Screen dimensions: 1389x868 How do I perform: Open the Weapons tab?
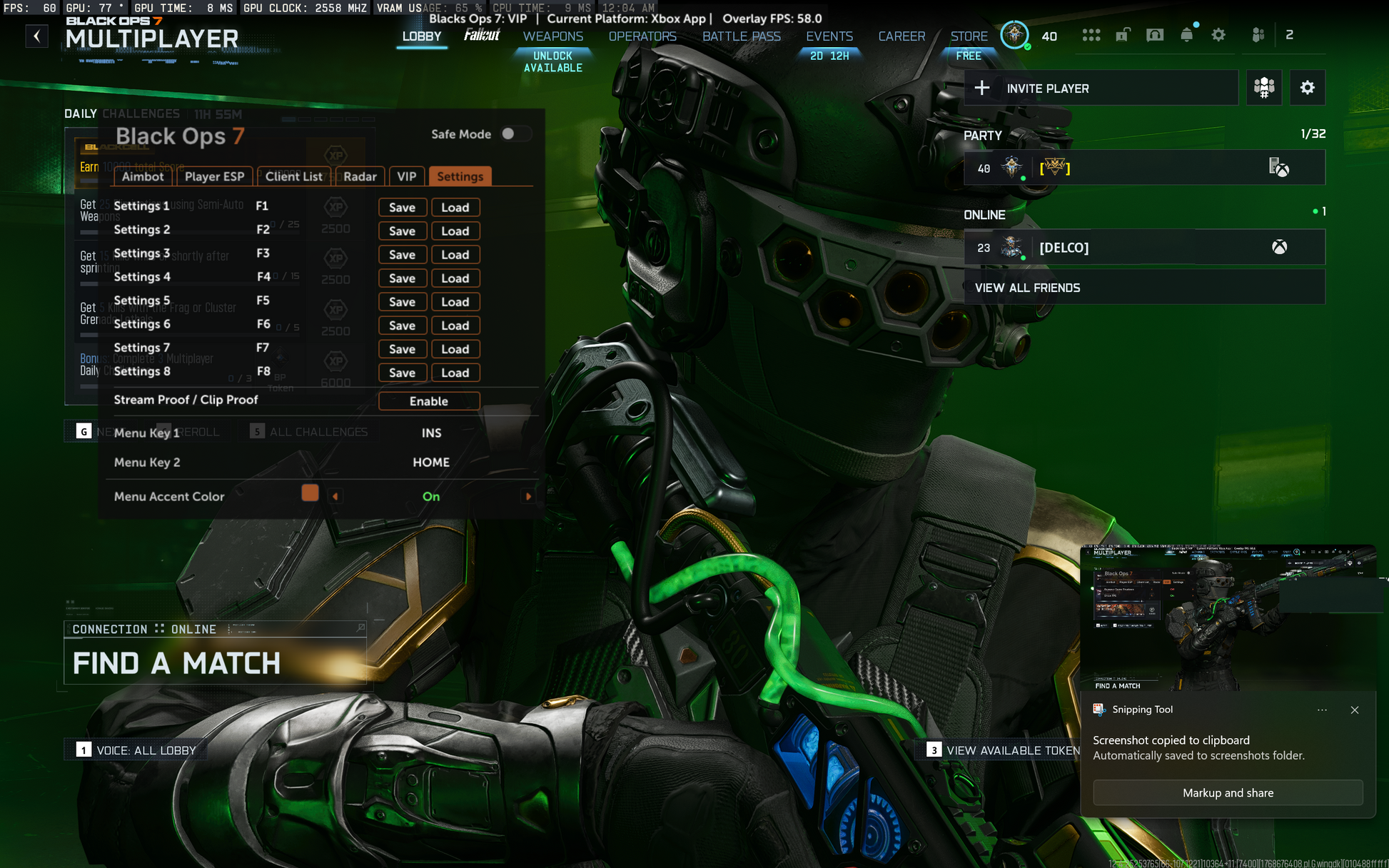552,36
